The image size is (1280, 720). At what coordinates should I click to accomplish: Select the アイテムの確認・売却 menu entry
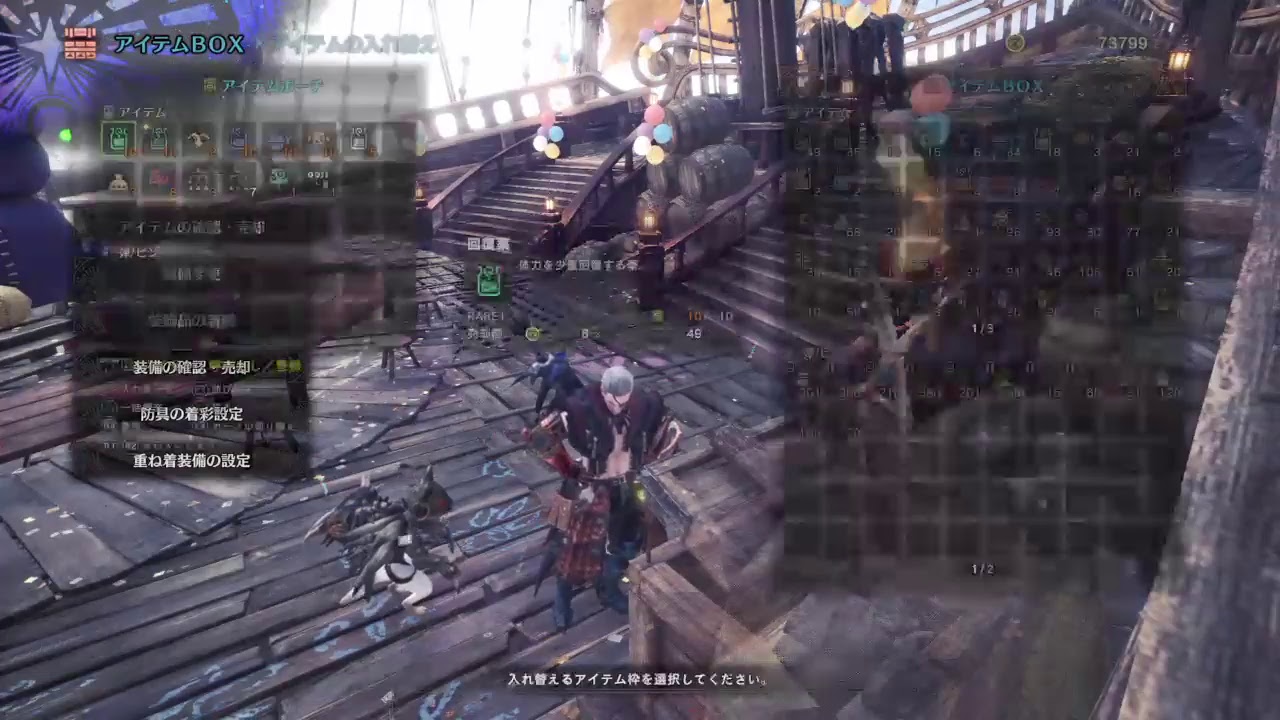point(190,226)
